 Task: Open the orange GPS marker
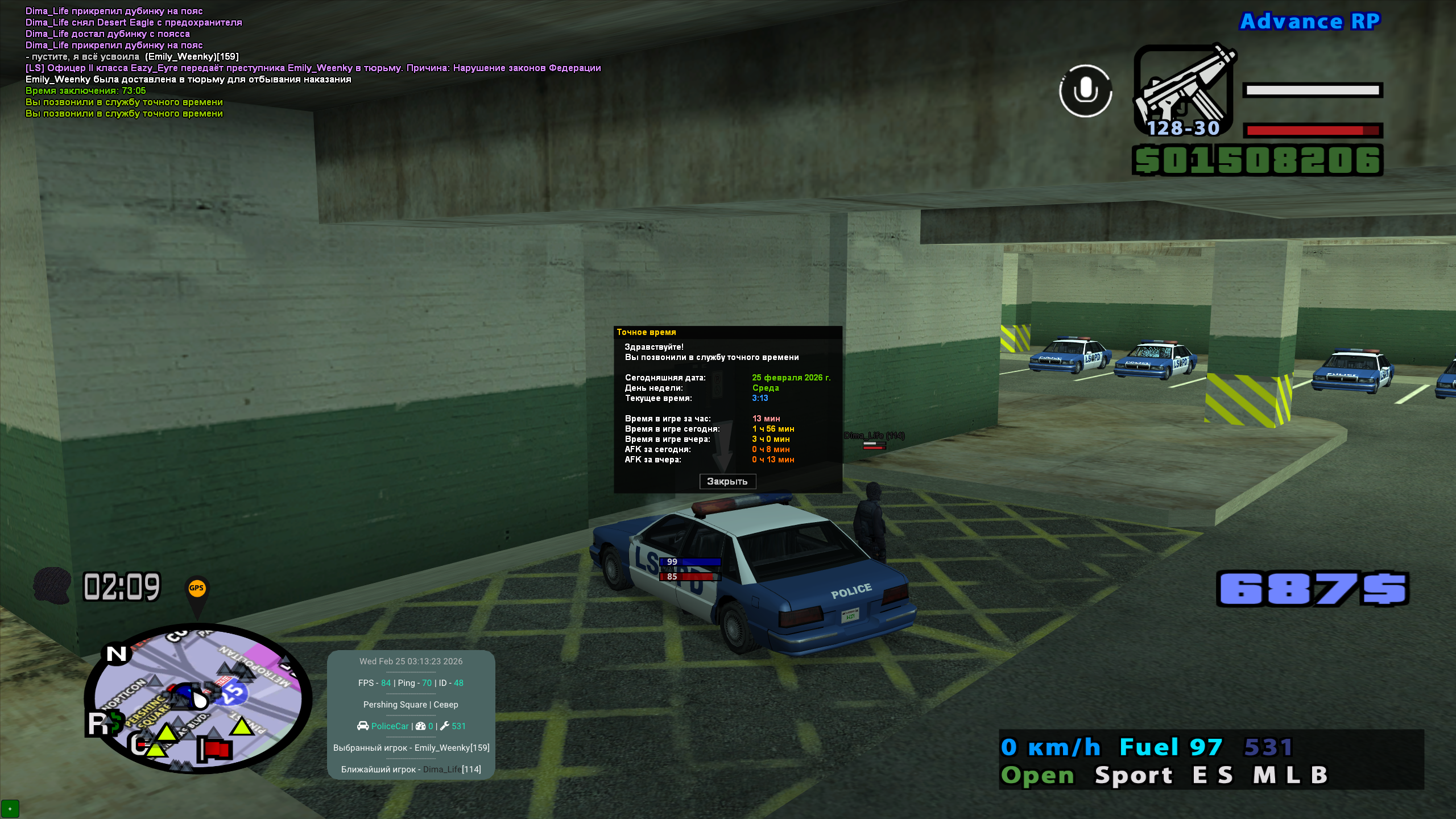(x=196, y=589)
